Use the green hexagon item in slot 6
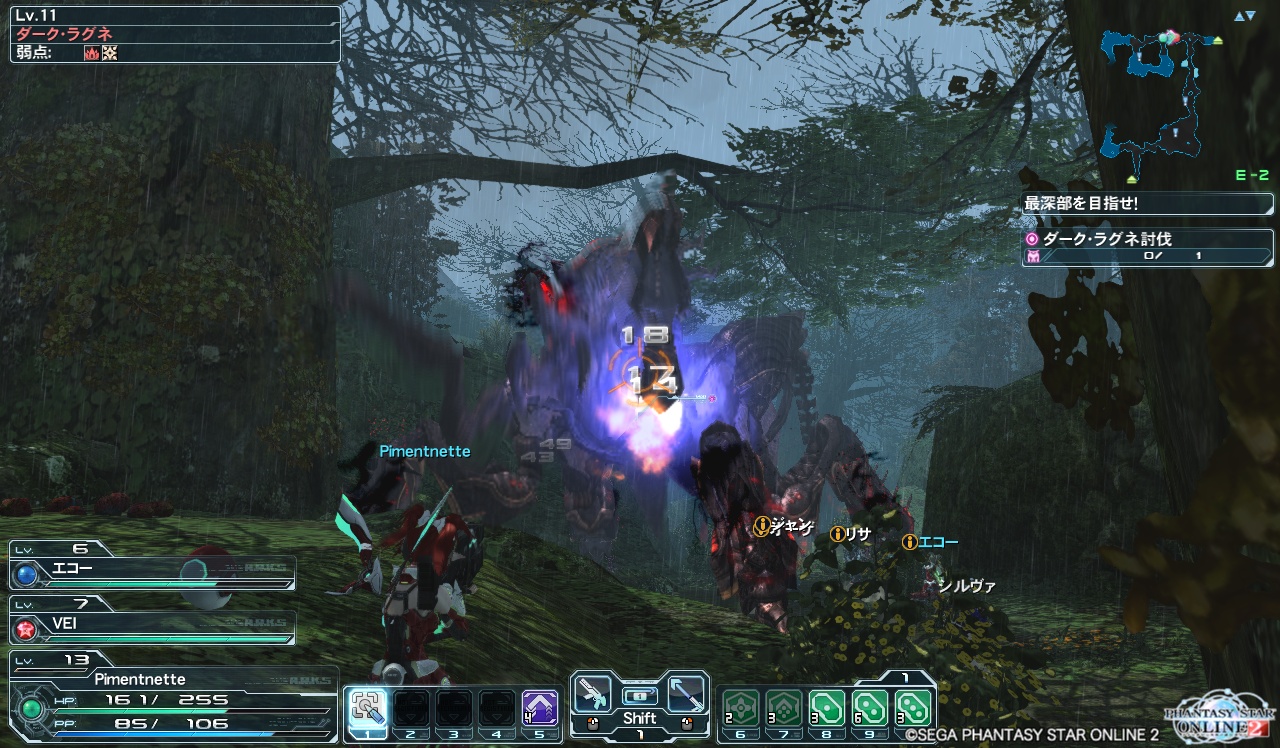The height and width of the screenshot is (748, 1280). 741,708
